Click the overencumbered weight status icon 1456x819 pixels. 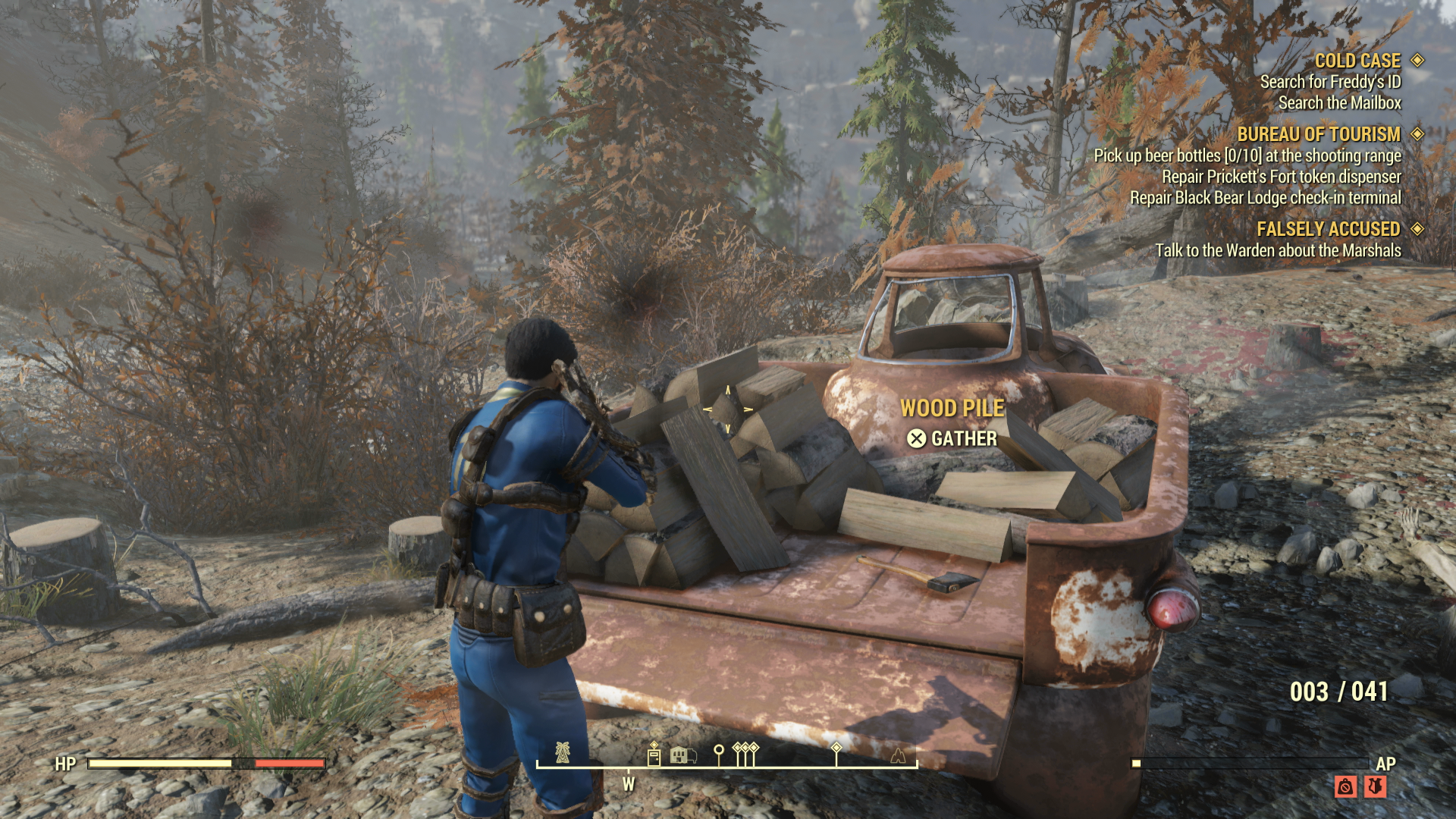[x=1345, y=786]
